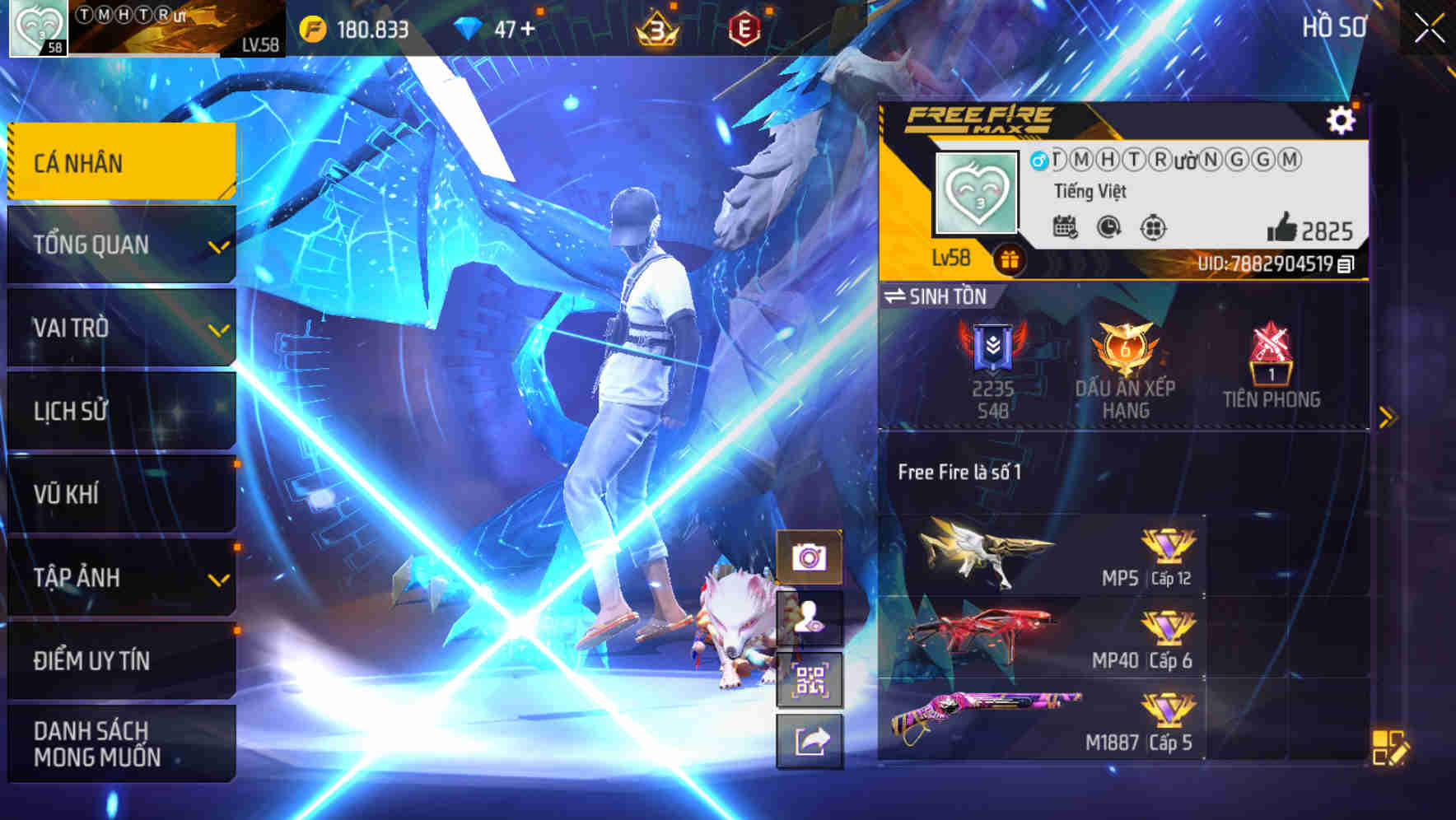1456x820 pixels.
Task: Click the character view icon below the camera
Action: tap(810, 622)
